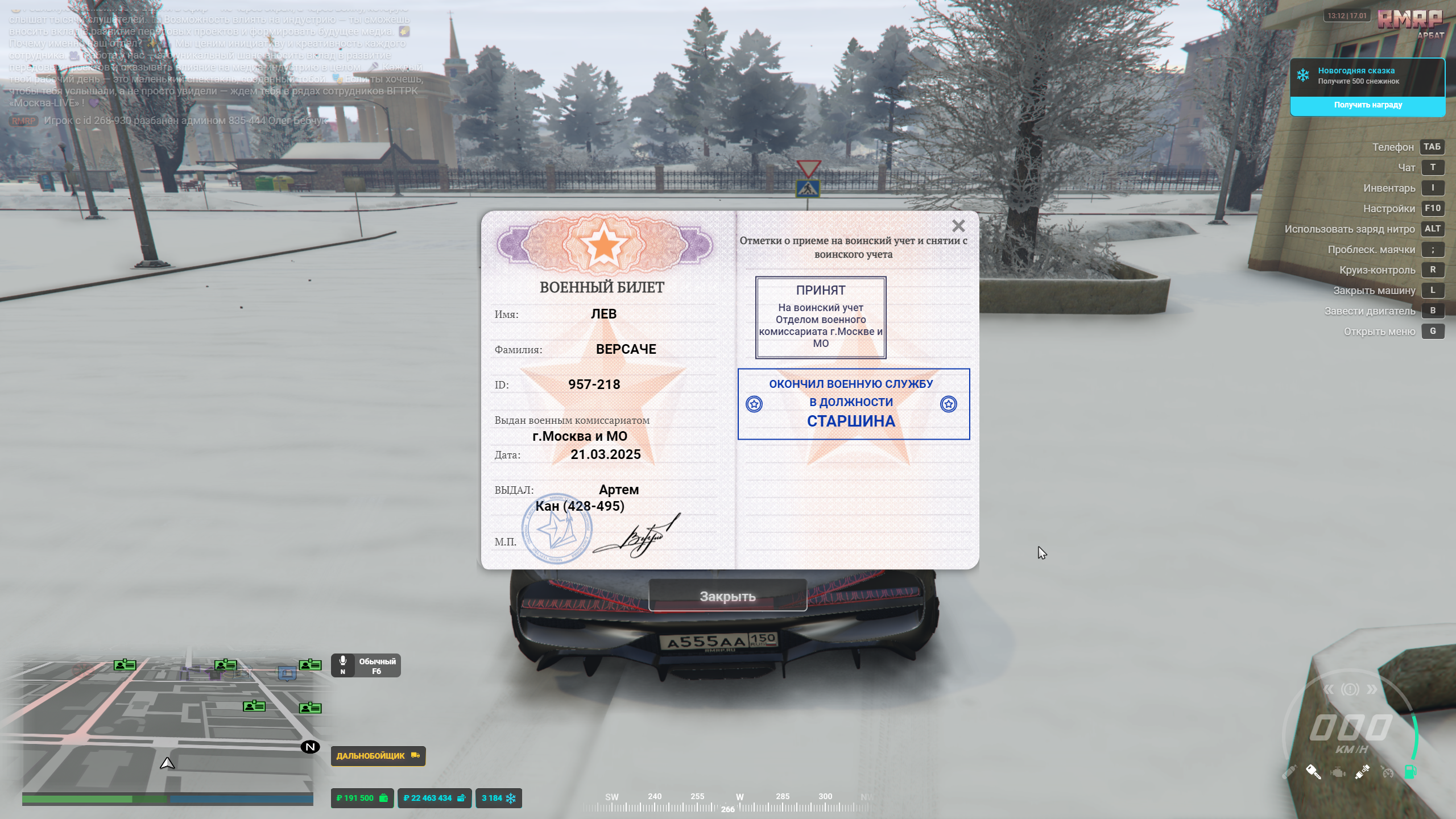Image resolution: width=1456 pixels, height=819 pixels.
Task: Select the Дальнобойщик job badge
Action: tap(378, 756)
